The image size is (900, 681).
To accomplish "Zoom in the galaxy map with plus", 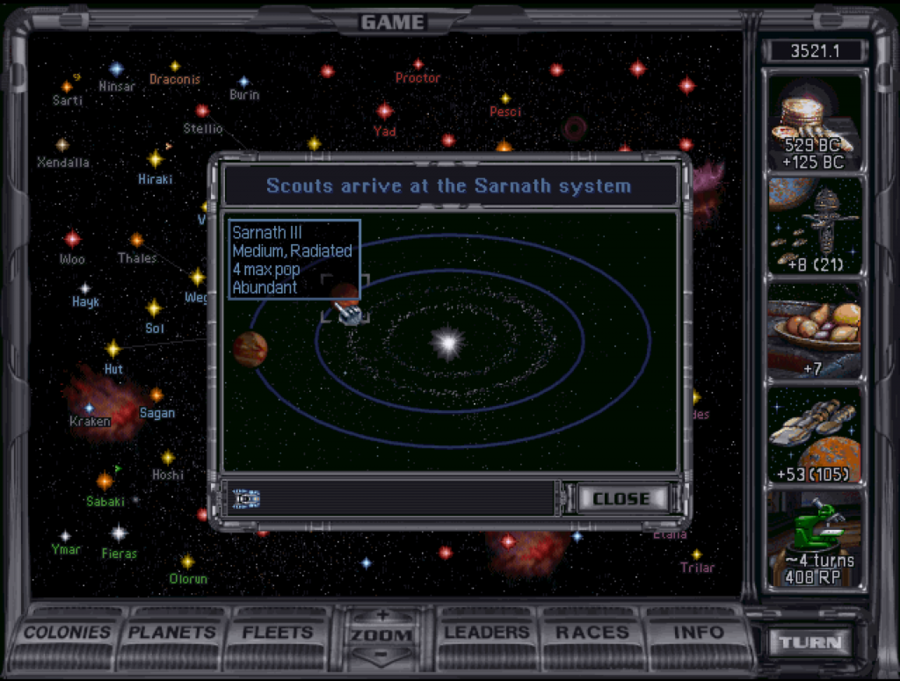I will (381, 615).
